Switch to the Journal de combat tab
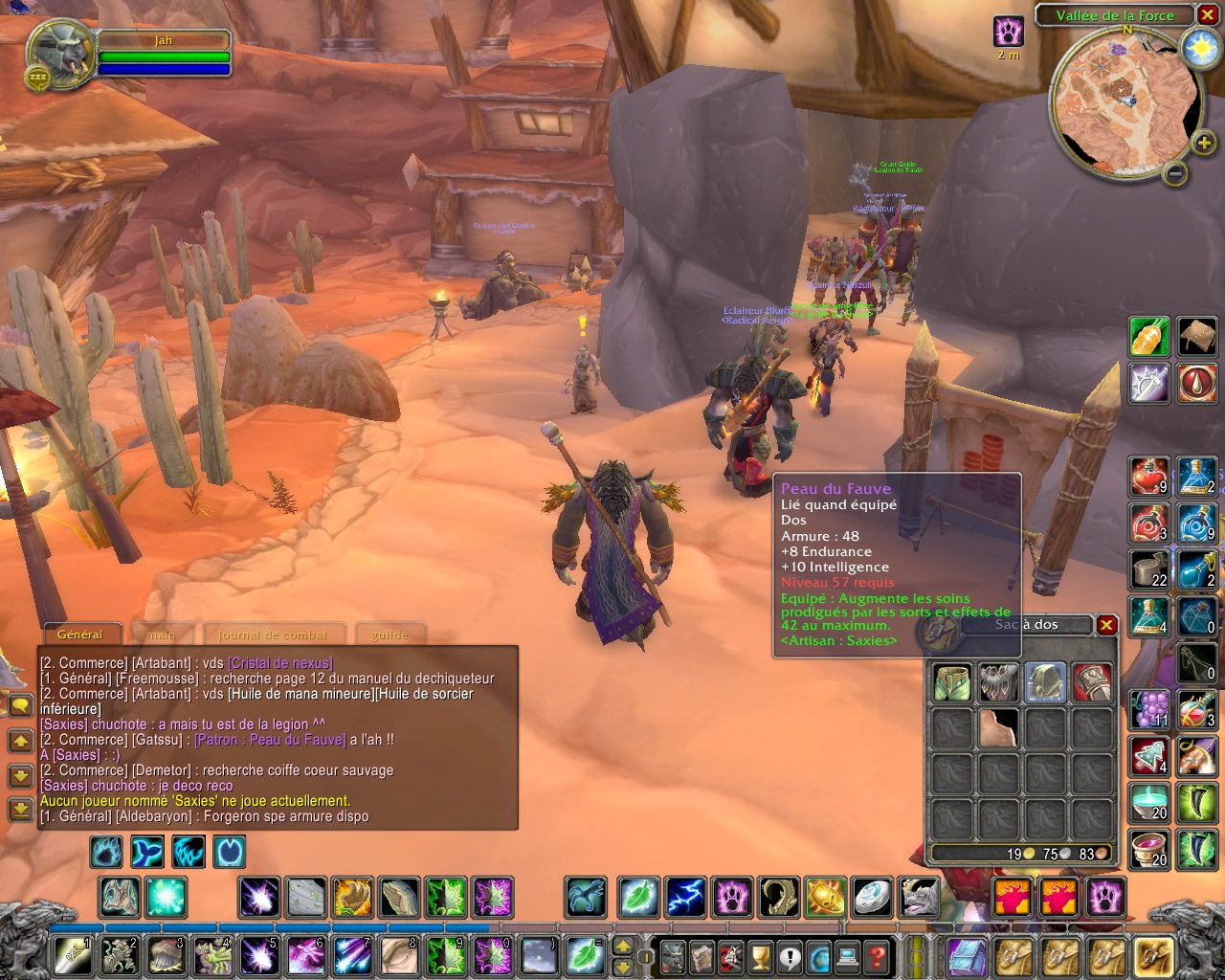Viewport: 1225px width, 980px height. pos(273,635)
